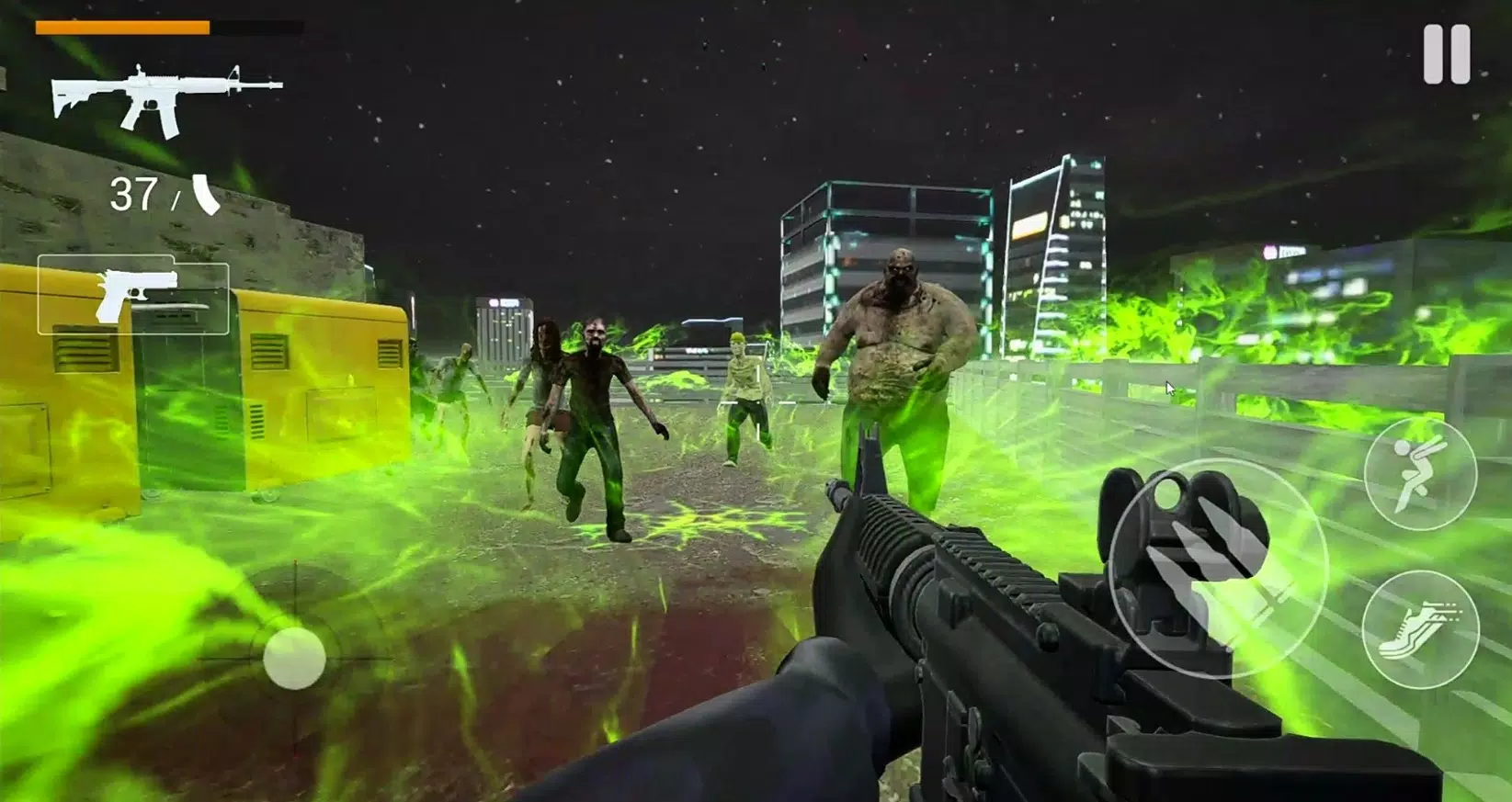Tap the virtual movement joystick knob
This screenshot has width=1512, height=802.
click(x=294, y=658)
